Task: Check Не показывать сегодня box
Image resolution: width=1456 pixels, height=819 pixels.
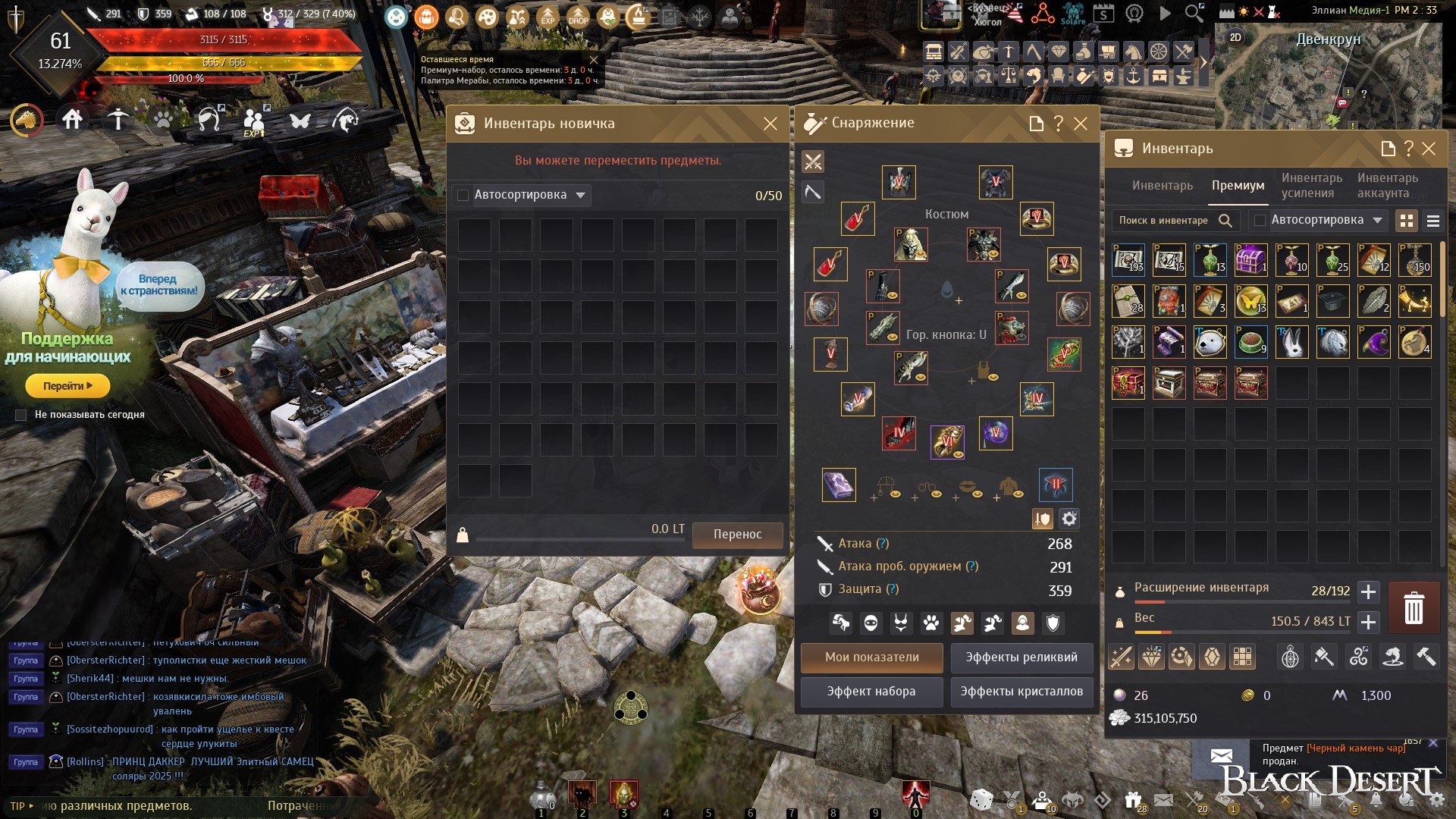Action: tap(21, 415)
